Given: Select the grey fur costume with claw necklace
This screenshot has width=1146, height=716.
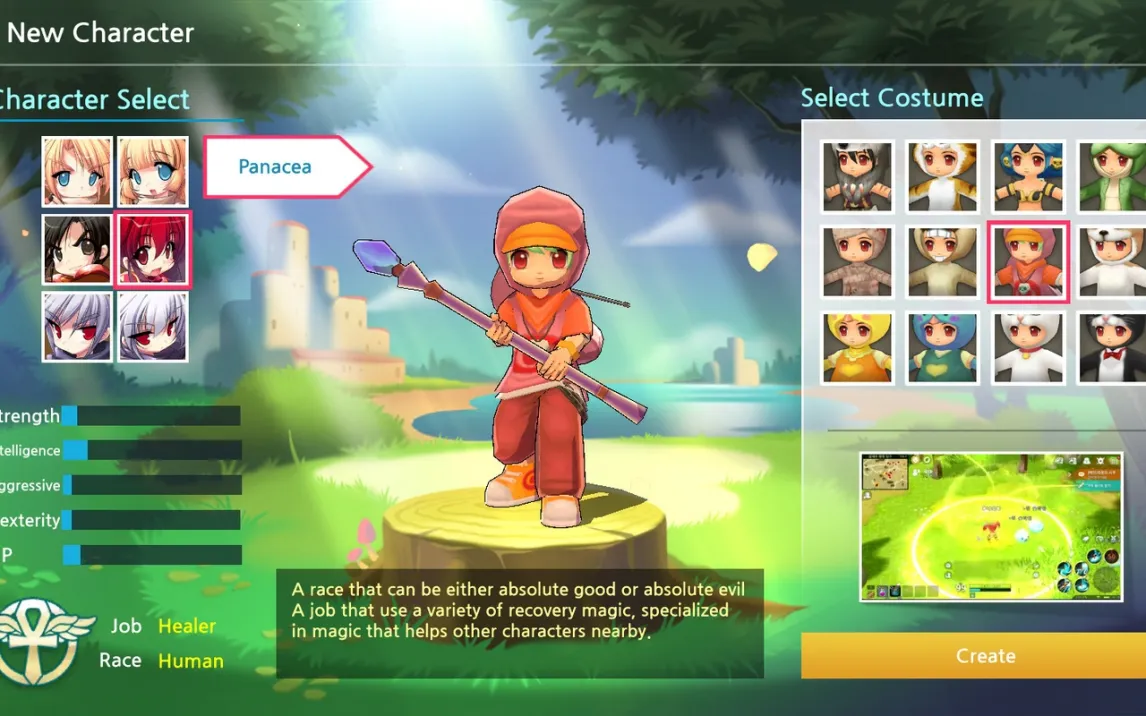Looking at the screenshot, I should [x=857, y=177].
